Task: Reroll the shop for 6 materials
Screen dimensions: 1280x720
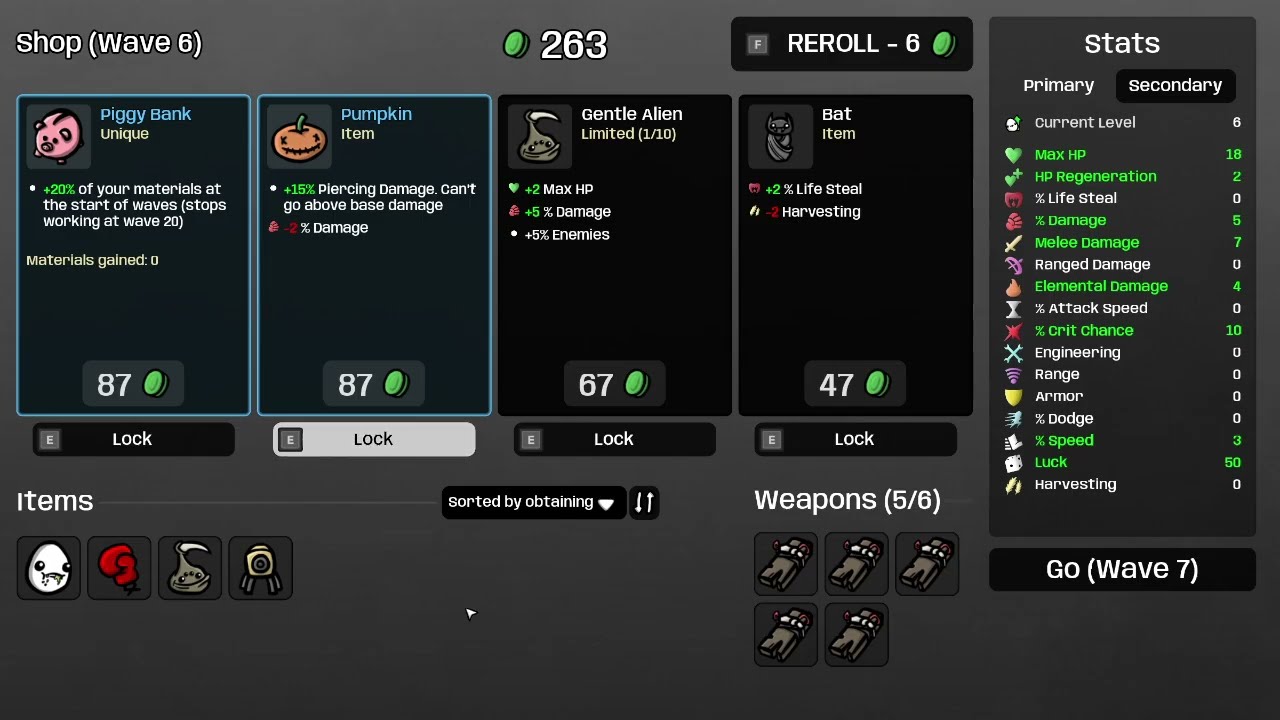Action: tap(852, 44)
